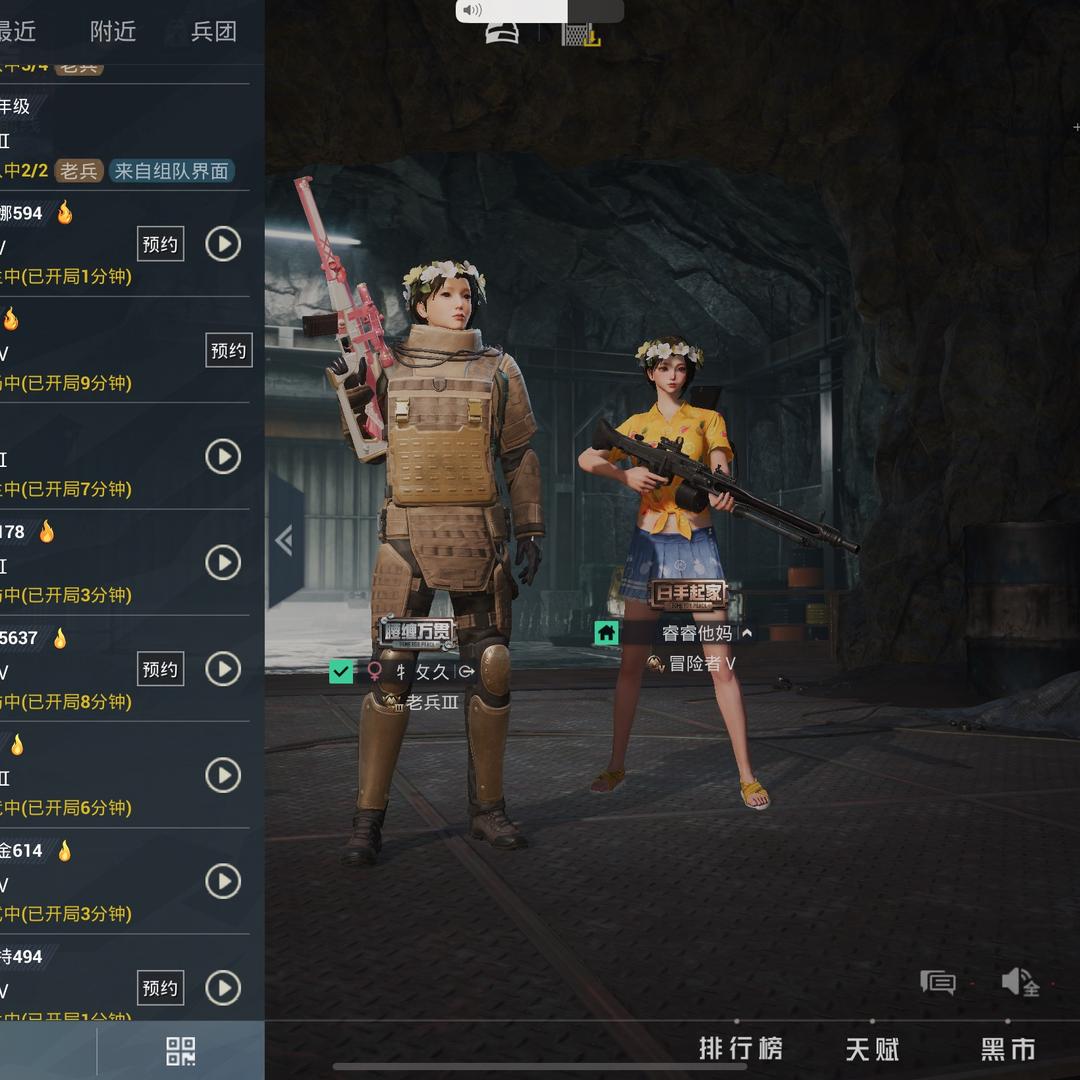Click 预约 on the 特494 player row
The height and width of the screenshot is (1080, 1080).
click(x=160, y=988)
